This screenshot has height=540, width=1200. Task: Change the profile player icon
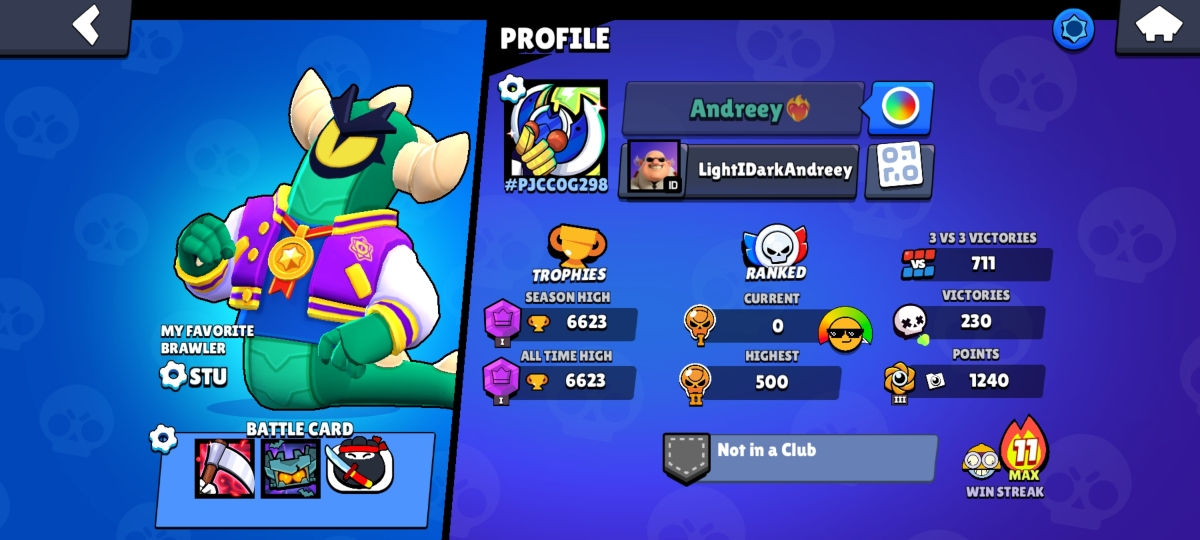click(x=555, y=130)
